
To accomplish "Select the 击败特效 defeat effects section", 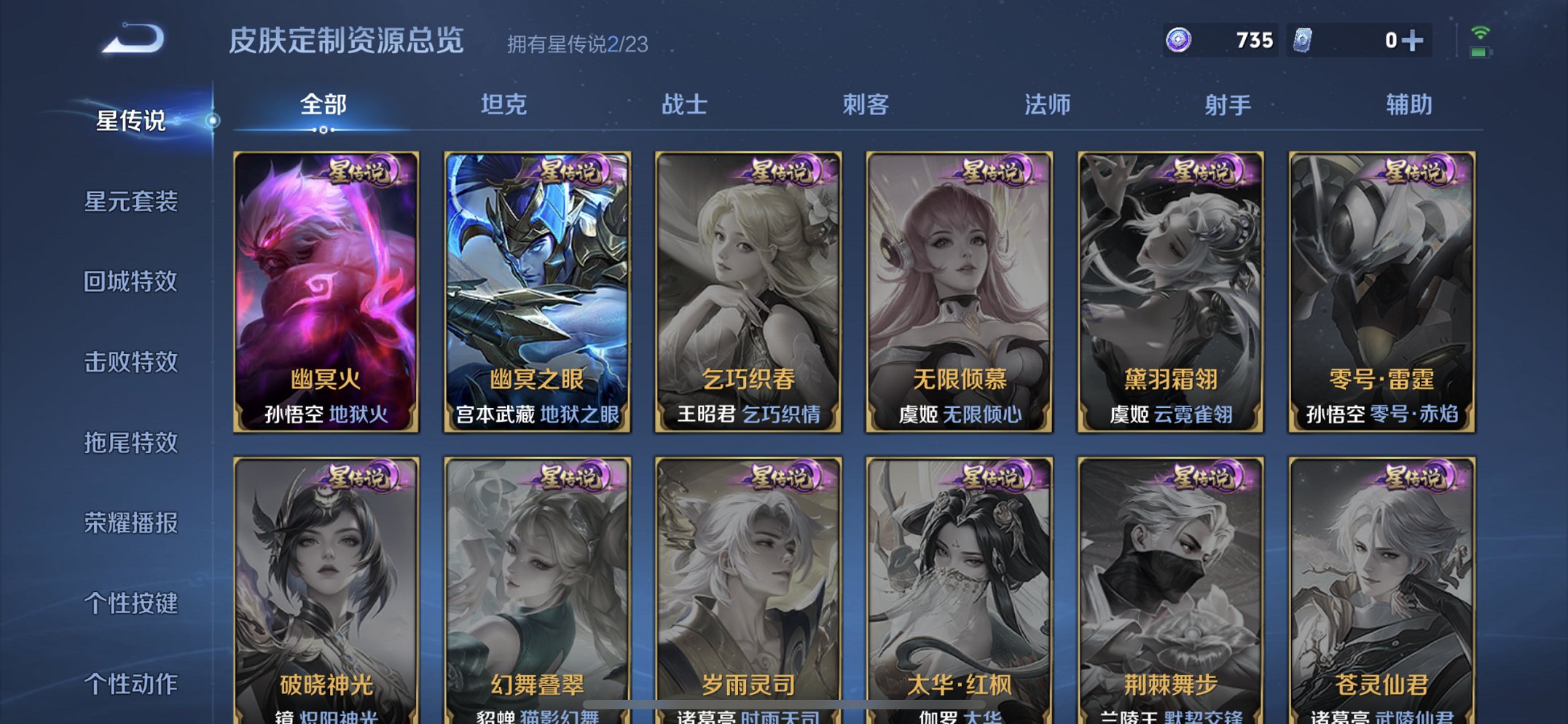I will (132, 362).
